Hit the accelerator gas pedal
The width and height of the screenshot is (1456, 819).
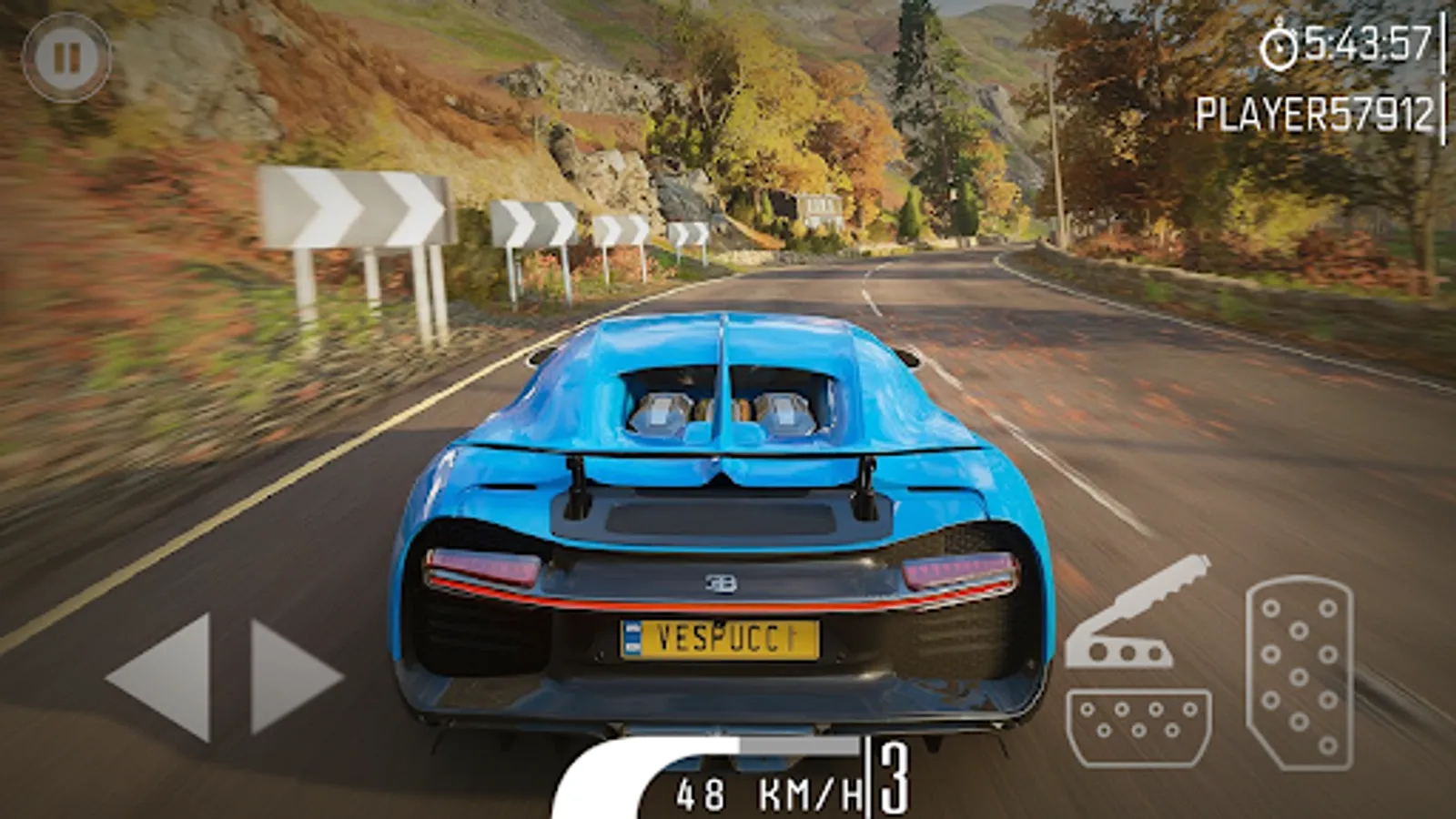[x=1299, y=673]
